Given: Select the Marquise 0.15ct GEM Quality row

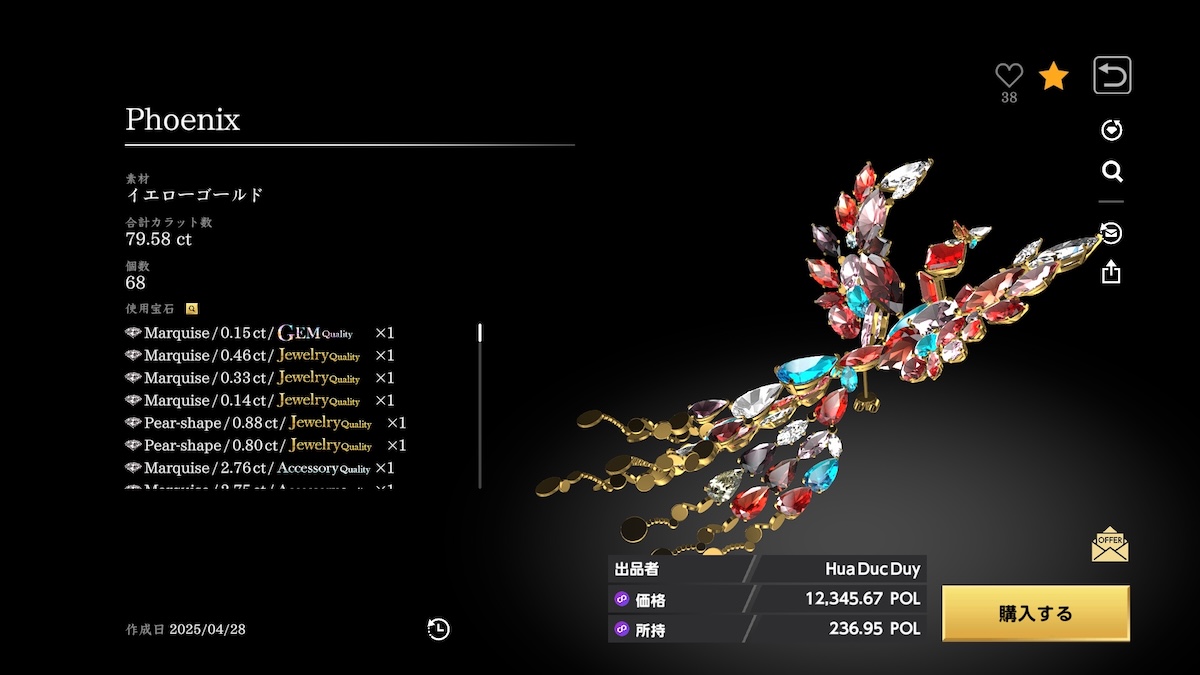Looking at the screenshot, I should point(260,332).
